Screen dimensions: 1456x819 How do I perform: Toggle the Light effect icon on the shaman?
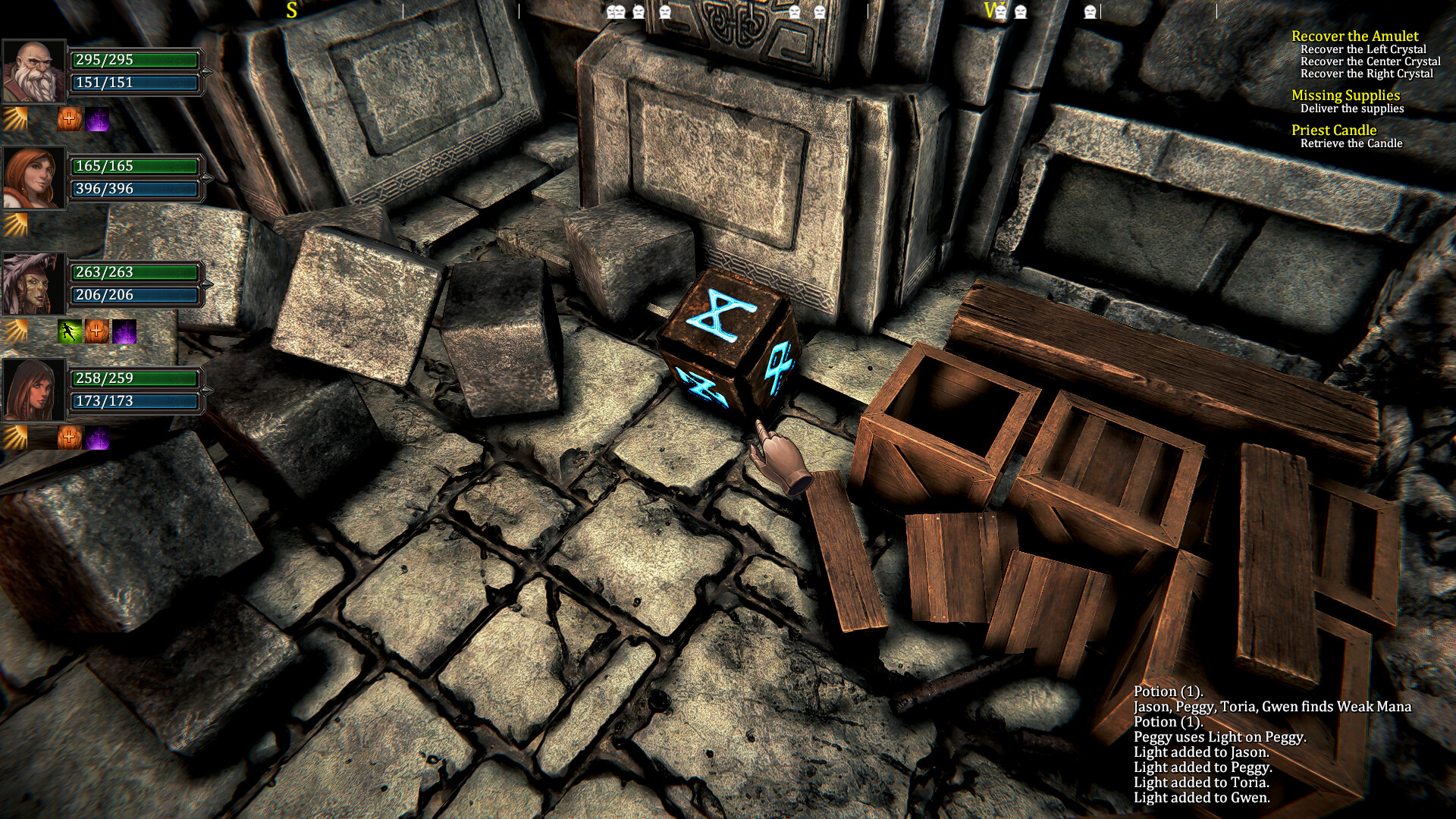tap(14, 331)
